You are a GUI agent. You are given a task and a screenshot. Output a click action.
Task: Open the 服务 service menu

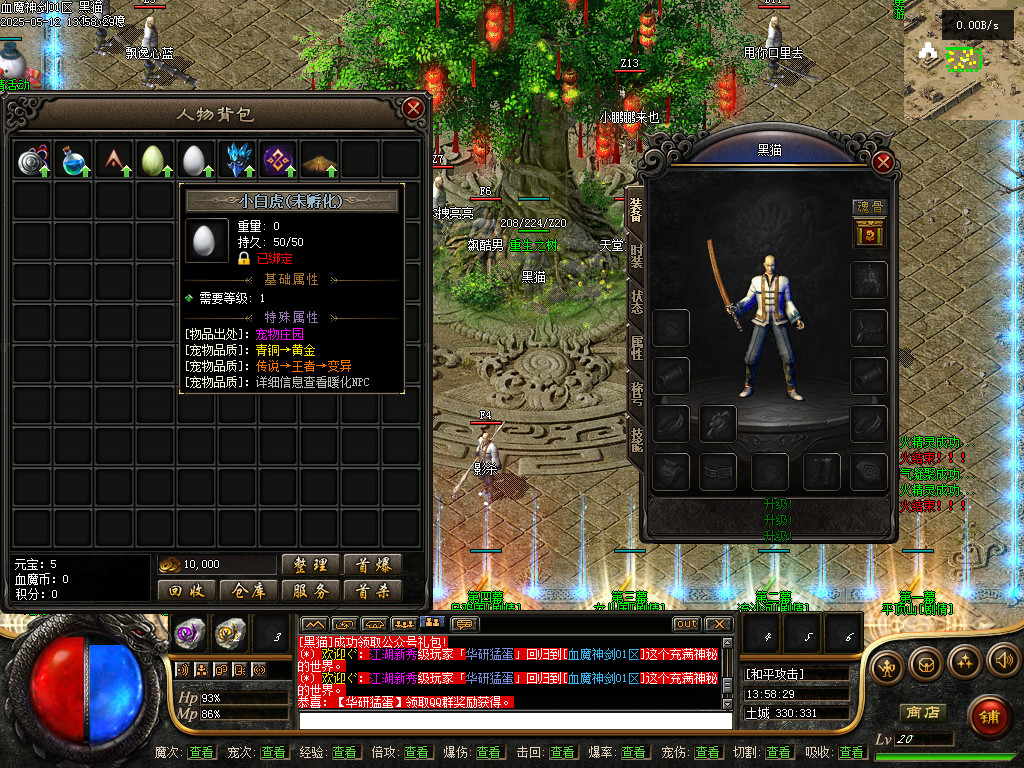pyautogui.click(x=310, y=591)
